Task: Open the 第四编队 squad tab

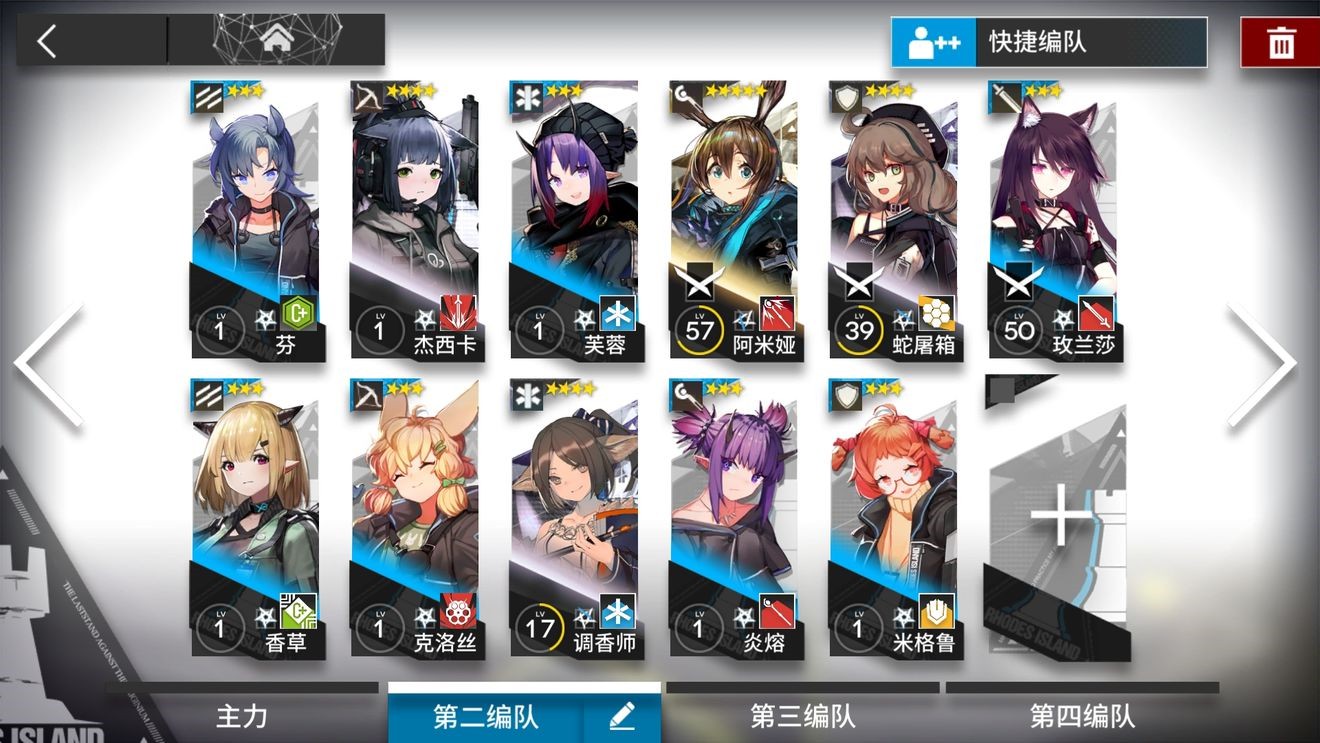Action: [x=1082, y=716]
